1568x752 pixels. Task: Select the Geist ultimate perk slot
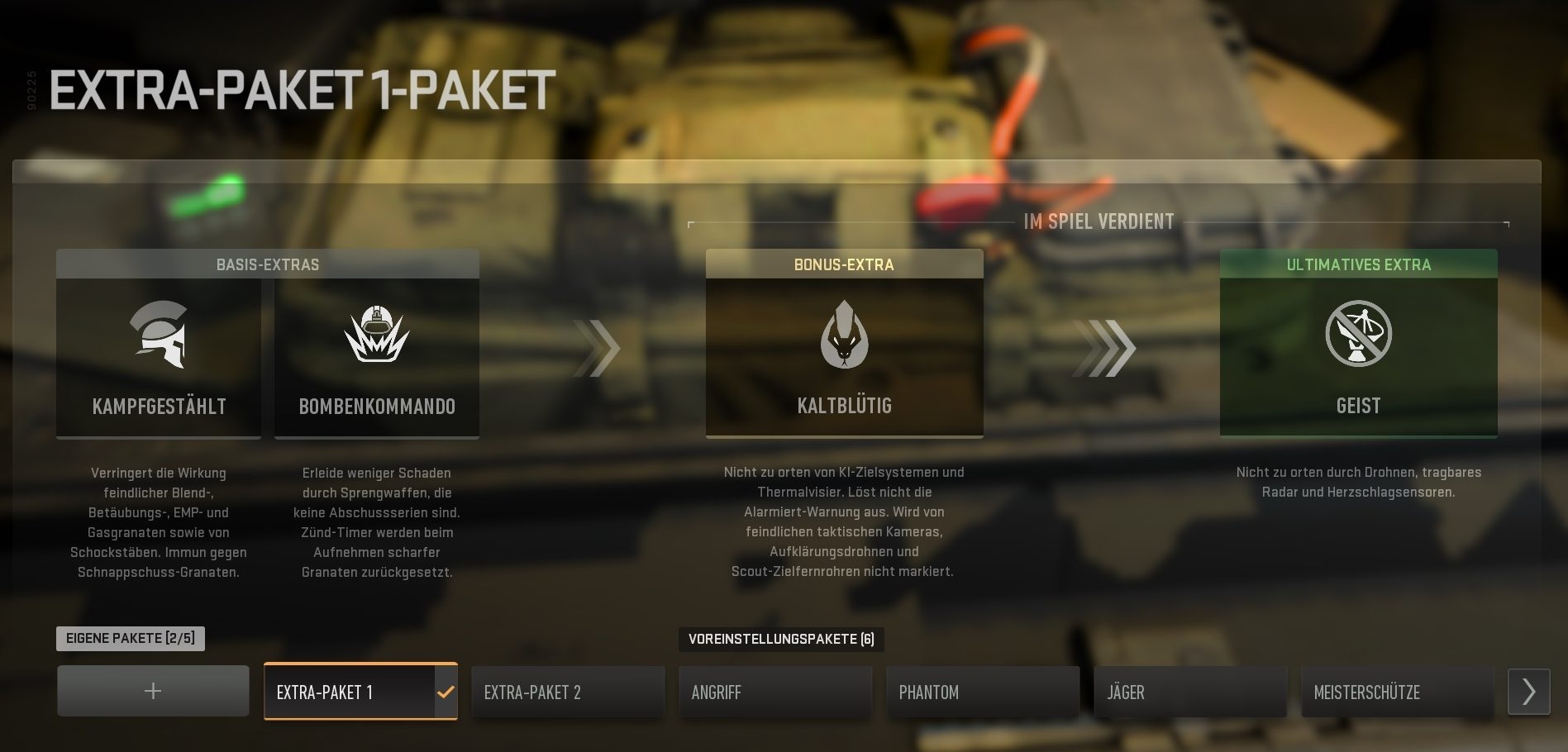pos(1358,355)
